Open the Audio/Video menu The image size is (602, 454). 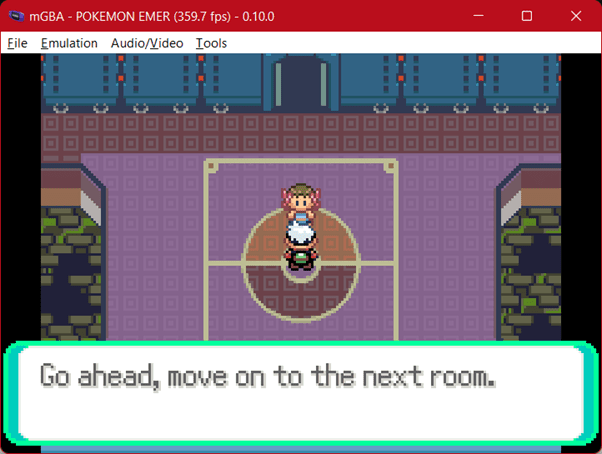pos(147,43)
